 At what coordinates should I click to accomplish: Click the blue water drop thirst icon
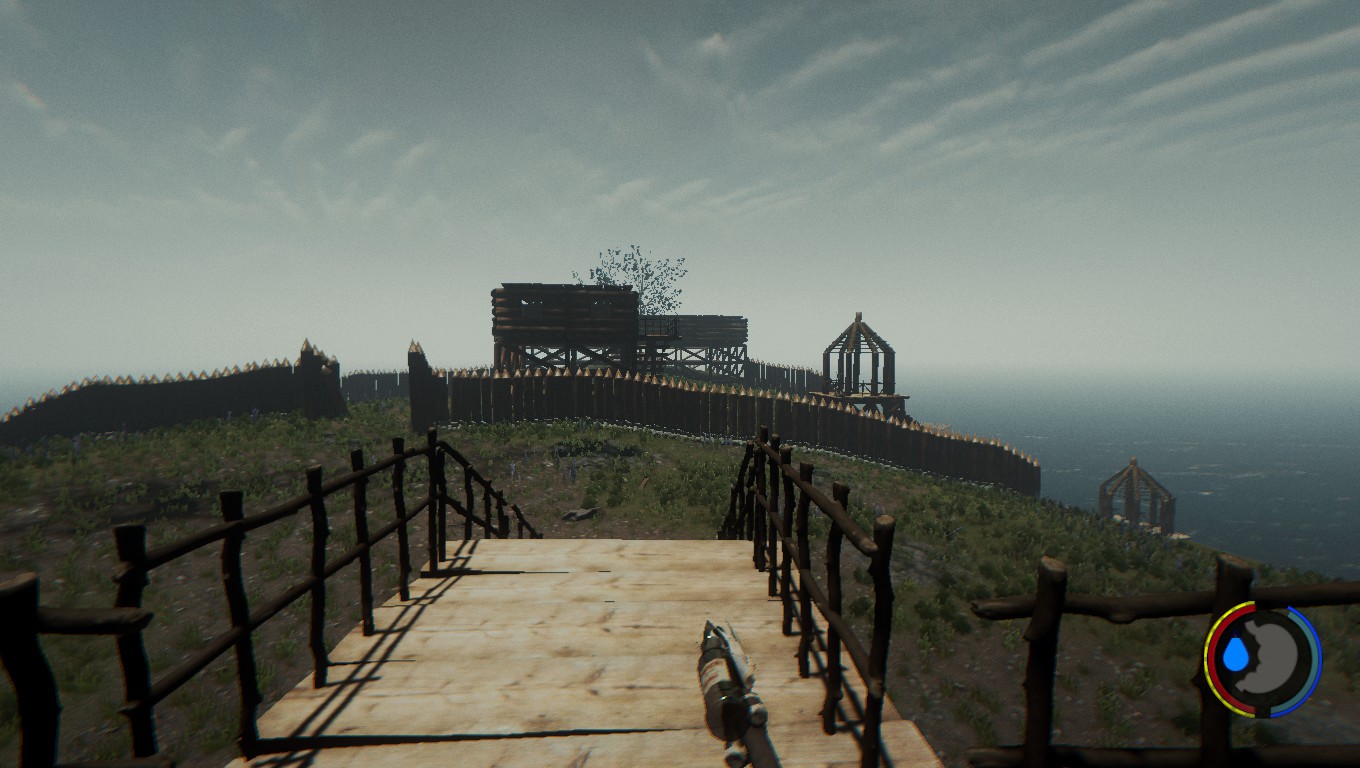[x=1237, y=656]
